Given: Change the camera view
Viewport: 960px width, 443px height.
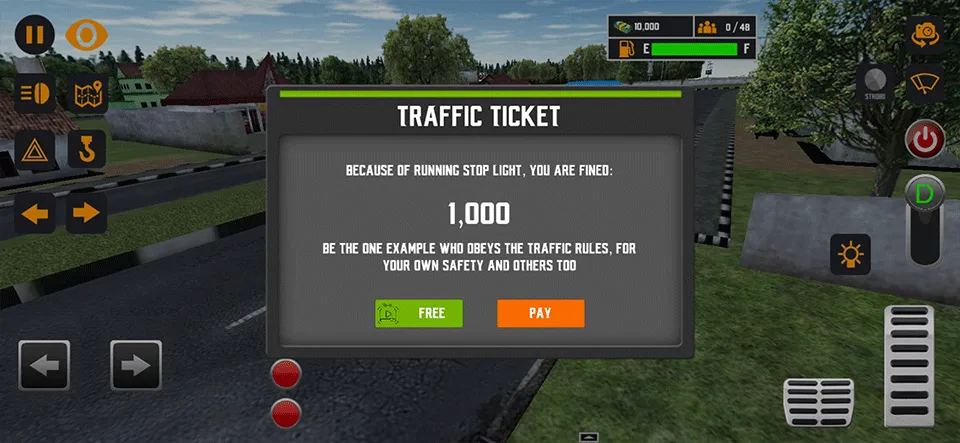Looking at the screenshot, I should 926,35.
